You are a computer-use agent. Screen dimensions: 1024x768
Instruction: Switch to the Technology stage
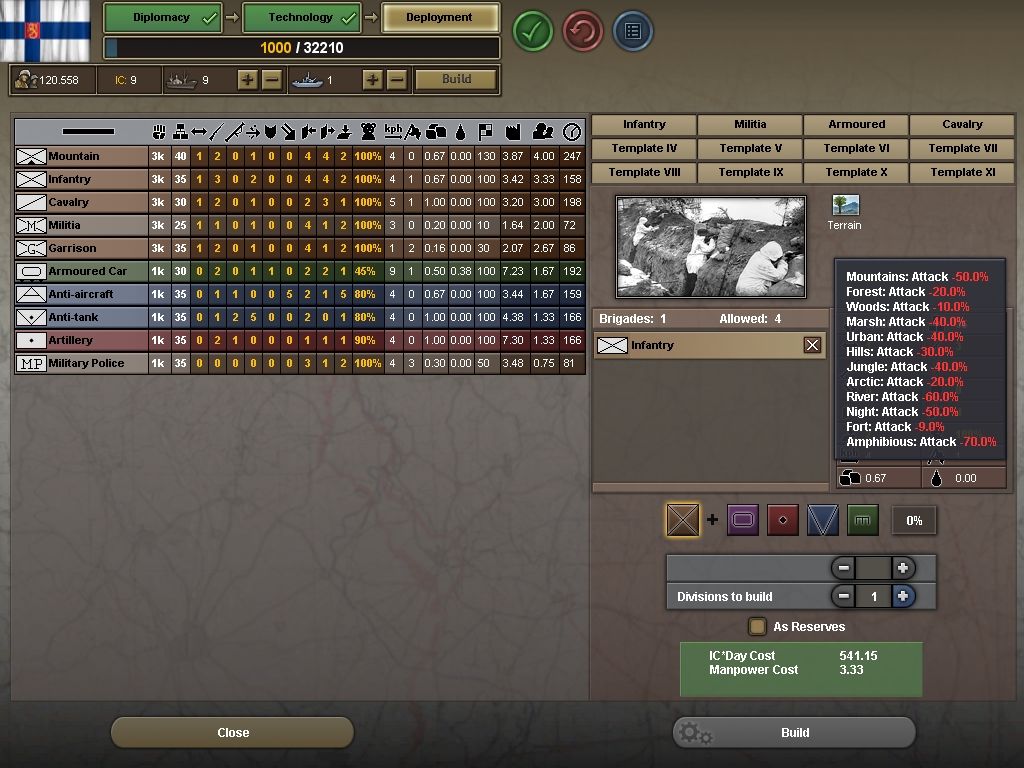pos(301,18)
